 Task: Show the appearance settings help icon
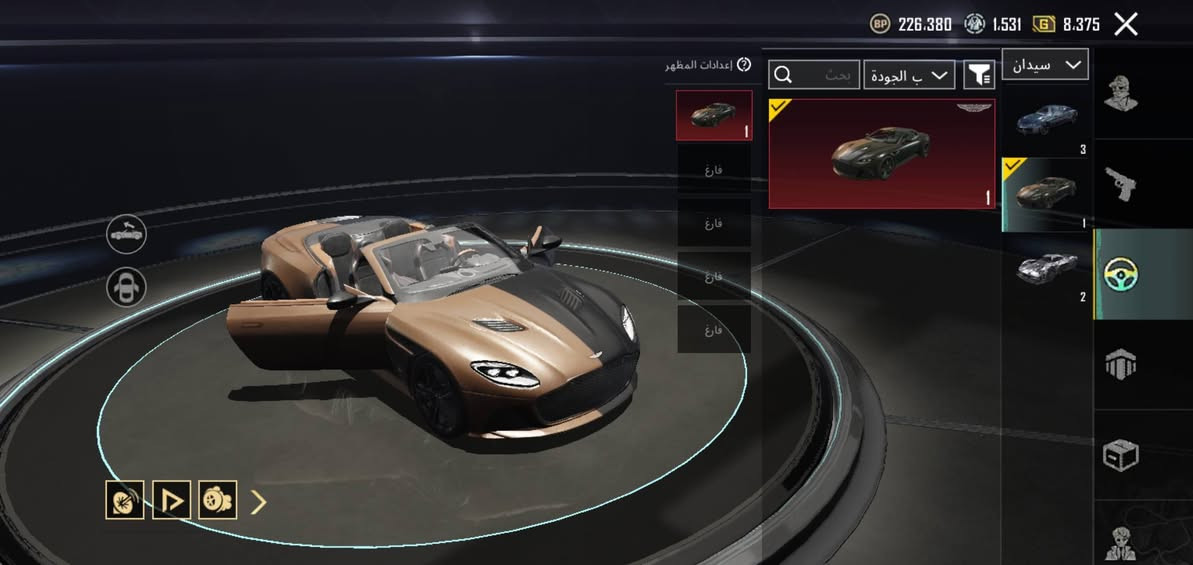[743, 65]
